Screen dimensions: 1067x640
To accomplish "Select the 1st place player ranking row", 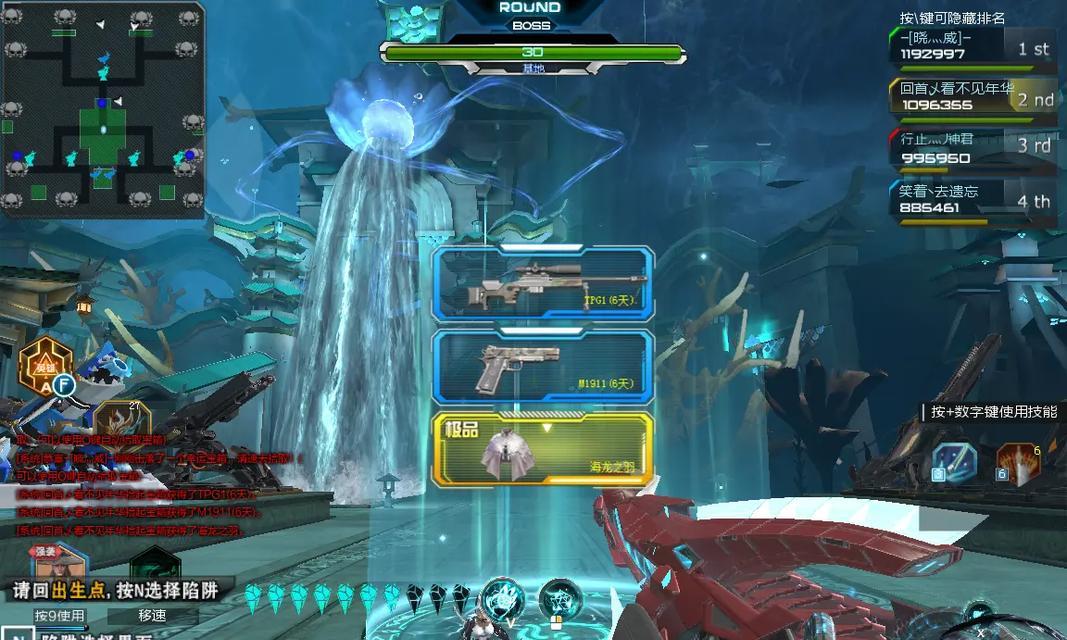I will coord(970,48).
